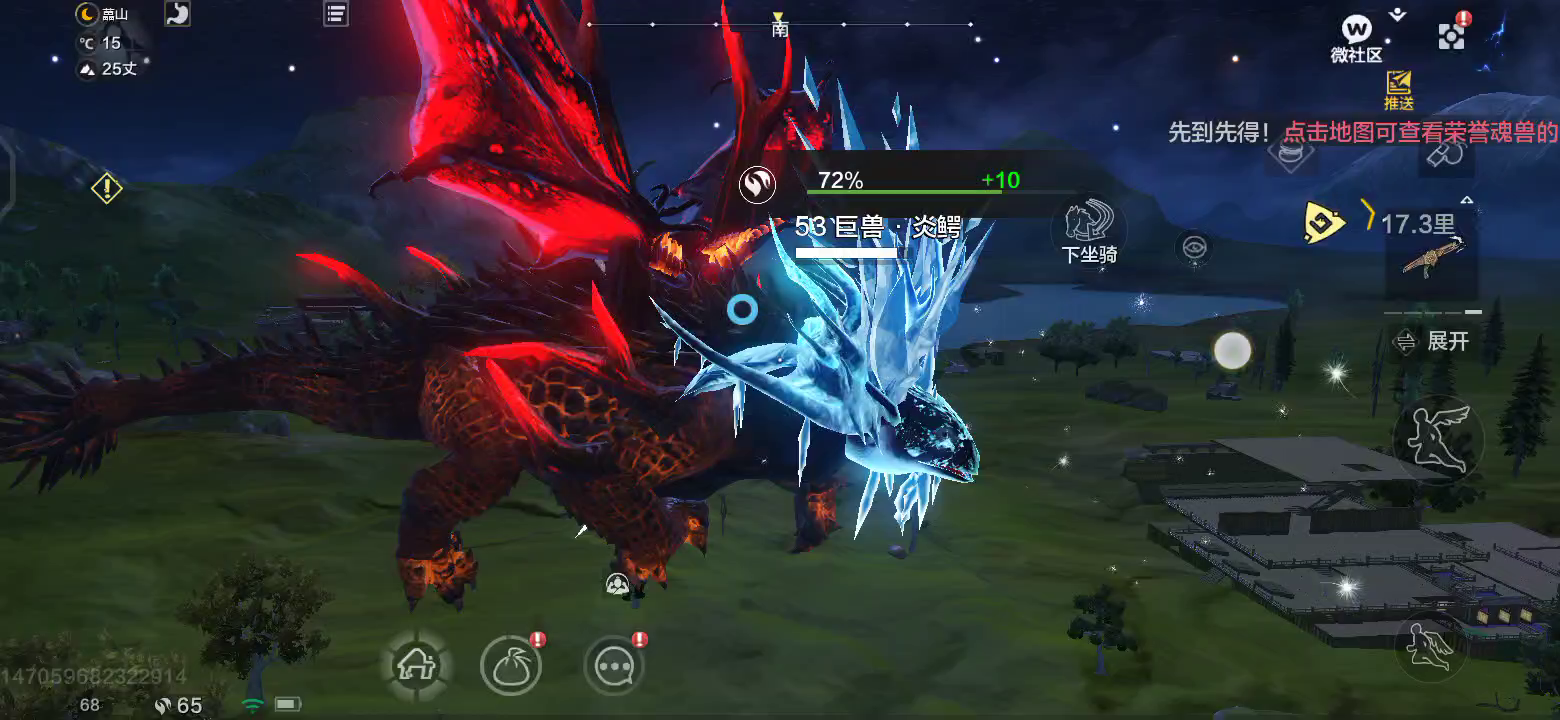The width and height of the screenshot is (1560, 720).
Task: Toggle the eye view icon
Action: coord(1194,248)
